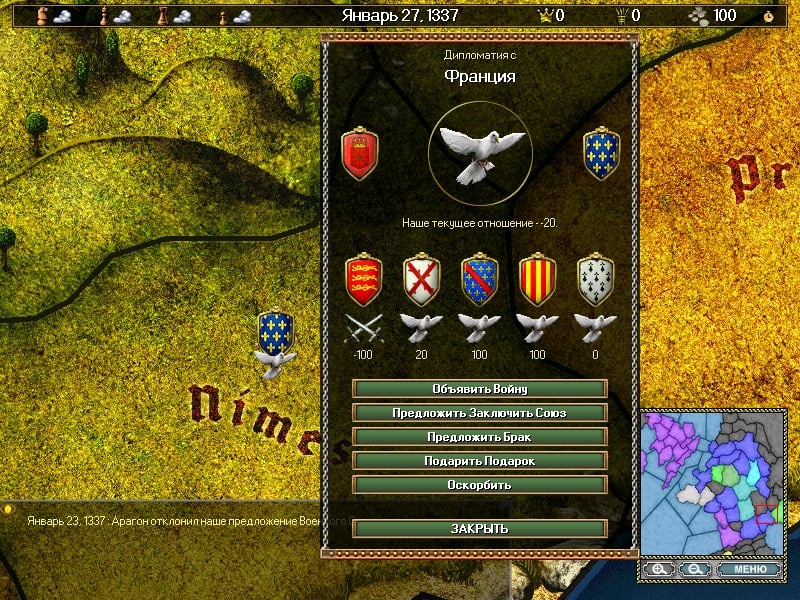This screenshot has height=600, width=800.
Task: Click Предложить Заключить Союз alliance button
Action: pos(480,412)
